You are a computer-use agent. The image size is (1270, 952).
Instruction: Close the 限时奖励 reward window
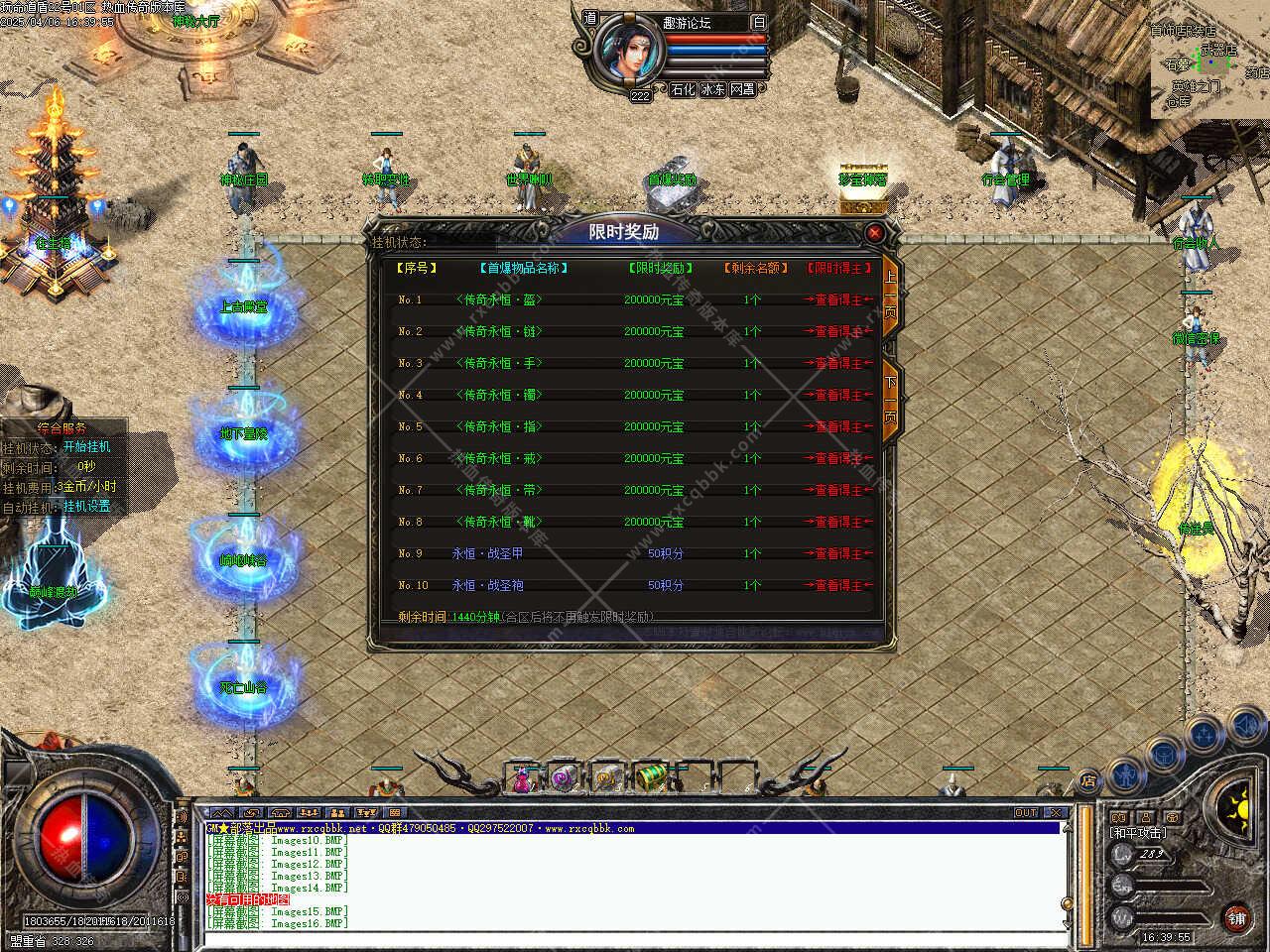874,233
